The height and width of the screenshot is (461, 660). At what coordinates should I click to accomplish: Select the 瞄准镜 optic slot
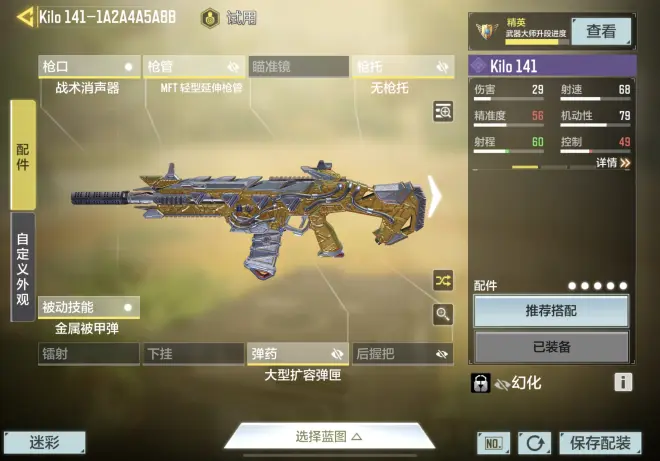pos(298,67)
